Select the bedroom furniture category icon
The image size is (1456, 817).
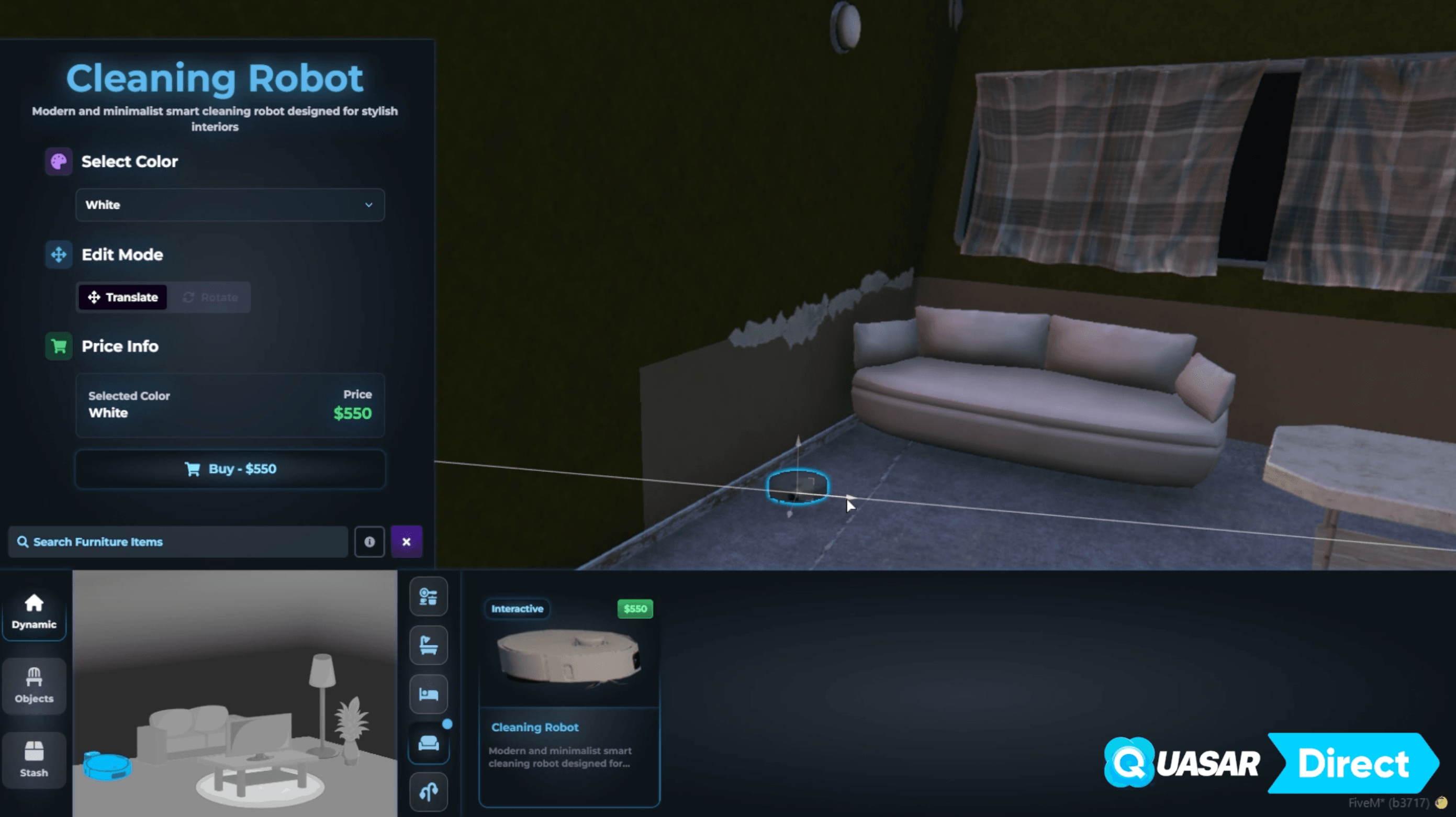pos(429,693)
